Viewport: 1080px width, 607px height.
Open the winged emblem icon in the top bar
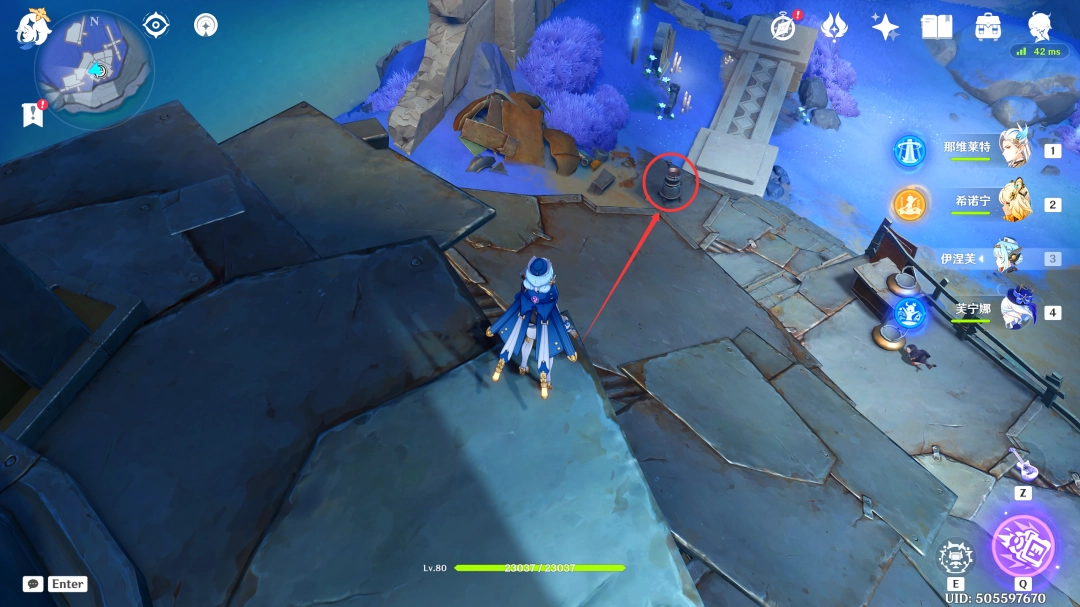[x=834, y=28]
